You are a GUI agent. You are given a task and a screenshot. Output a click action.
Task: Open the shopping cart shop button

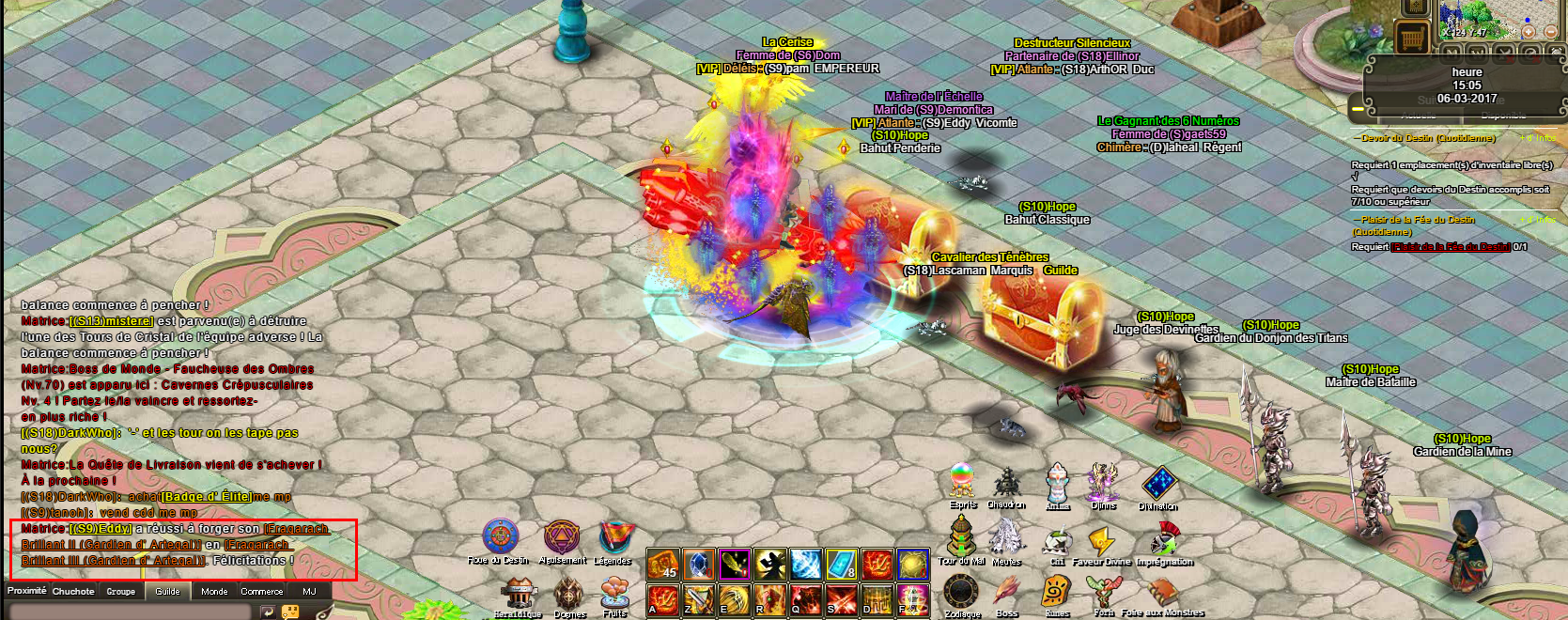click(1410, 39)
